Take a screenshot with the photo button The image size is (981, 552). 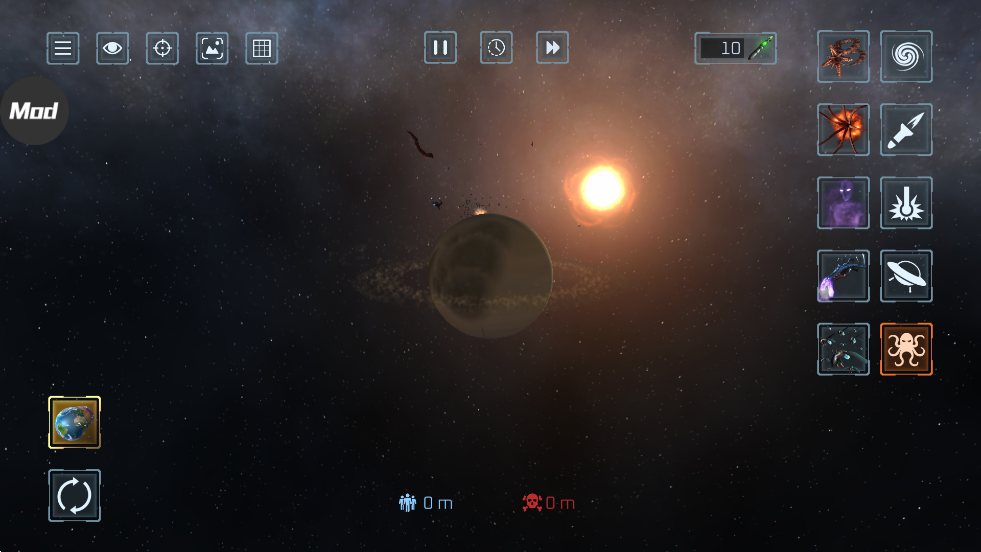(212, 48)
